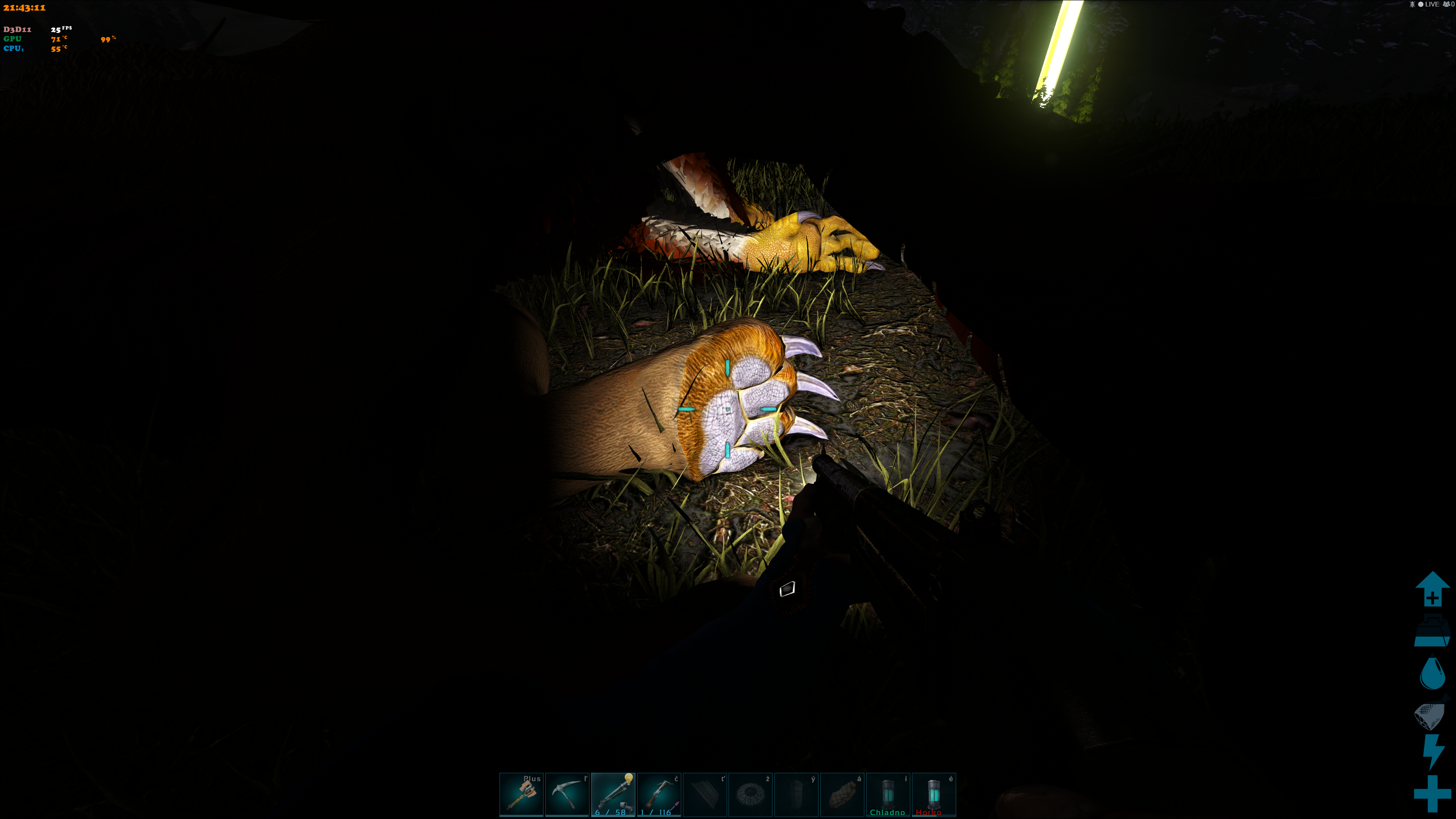
Task: Switch to the crossbow with tranq arrows
Action: 659,794
